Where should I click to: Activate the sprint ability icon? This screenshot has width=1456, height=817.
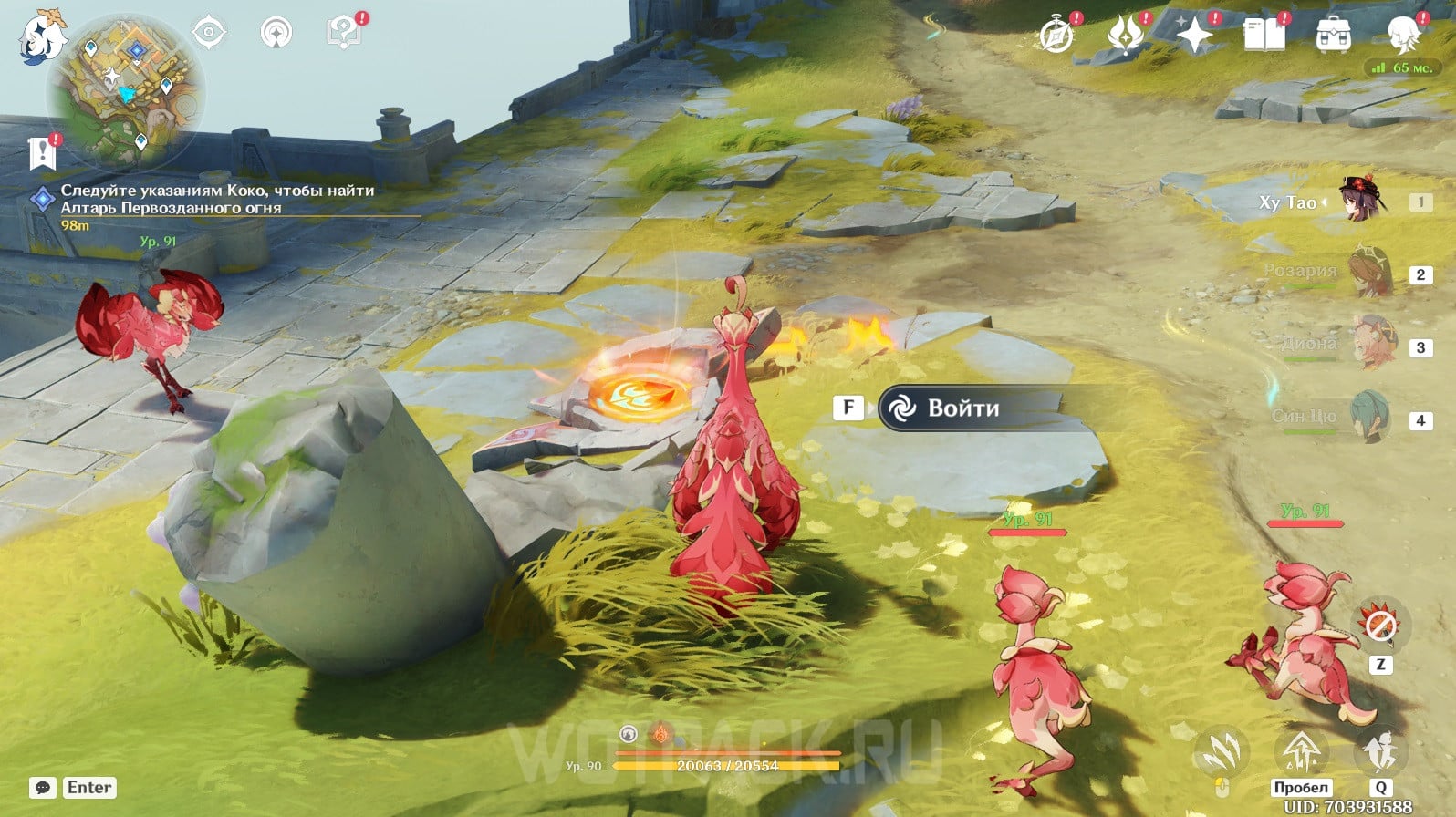tap(1379, 753)
